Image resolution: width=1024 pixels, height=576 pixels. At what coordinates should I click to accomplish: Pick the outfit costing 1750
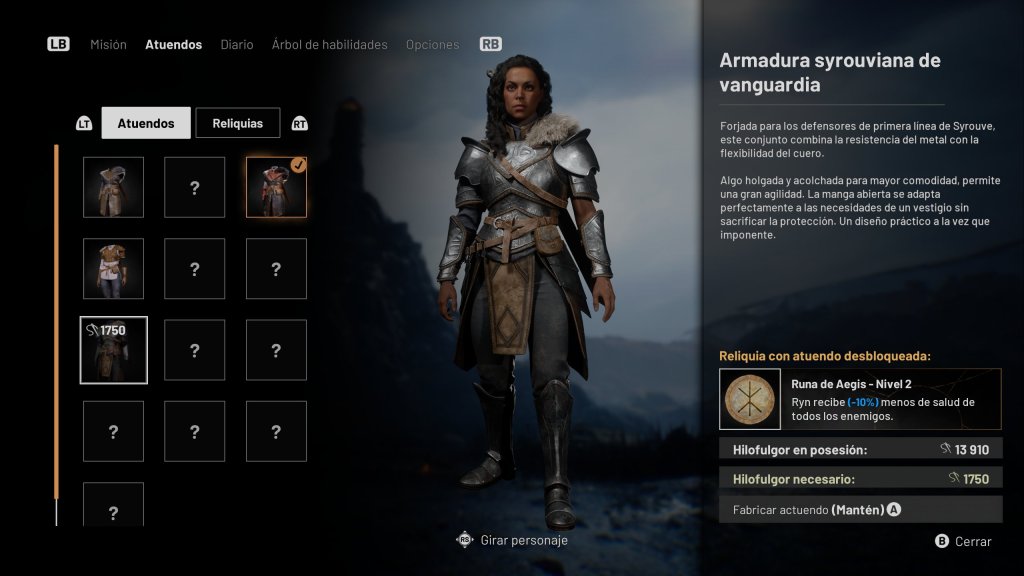pos(113,350)
